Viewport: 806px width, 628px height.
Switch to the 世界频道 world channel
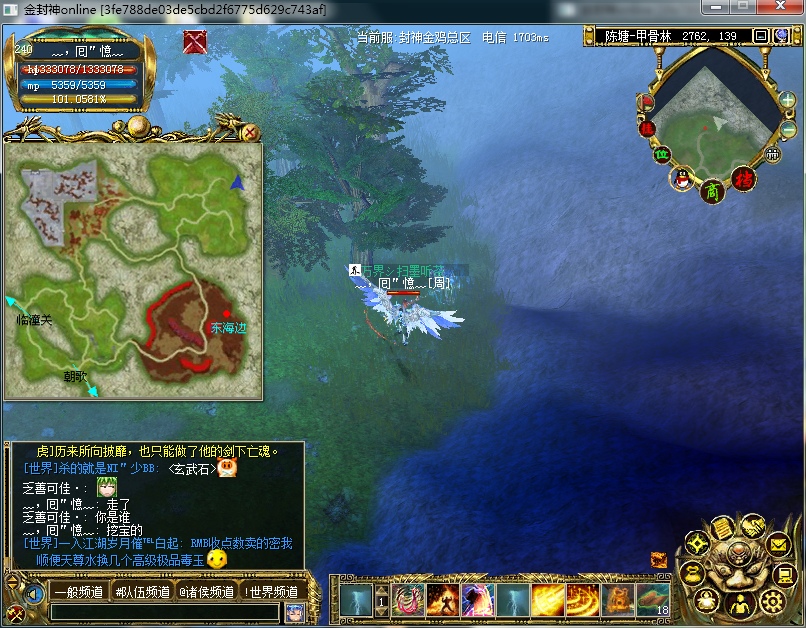(x=270, y=591)
